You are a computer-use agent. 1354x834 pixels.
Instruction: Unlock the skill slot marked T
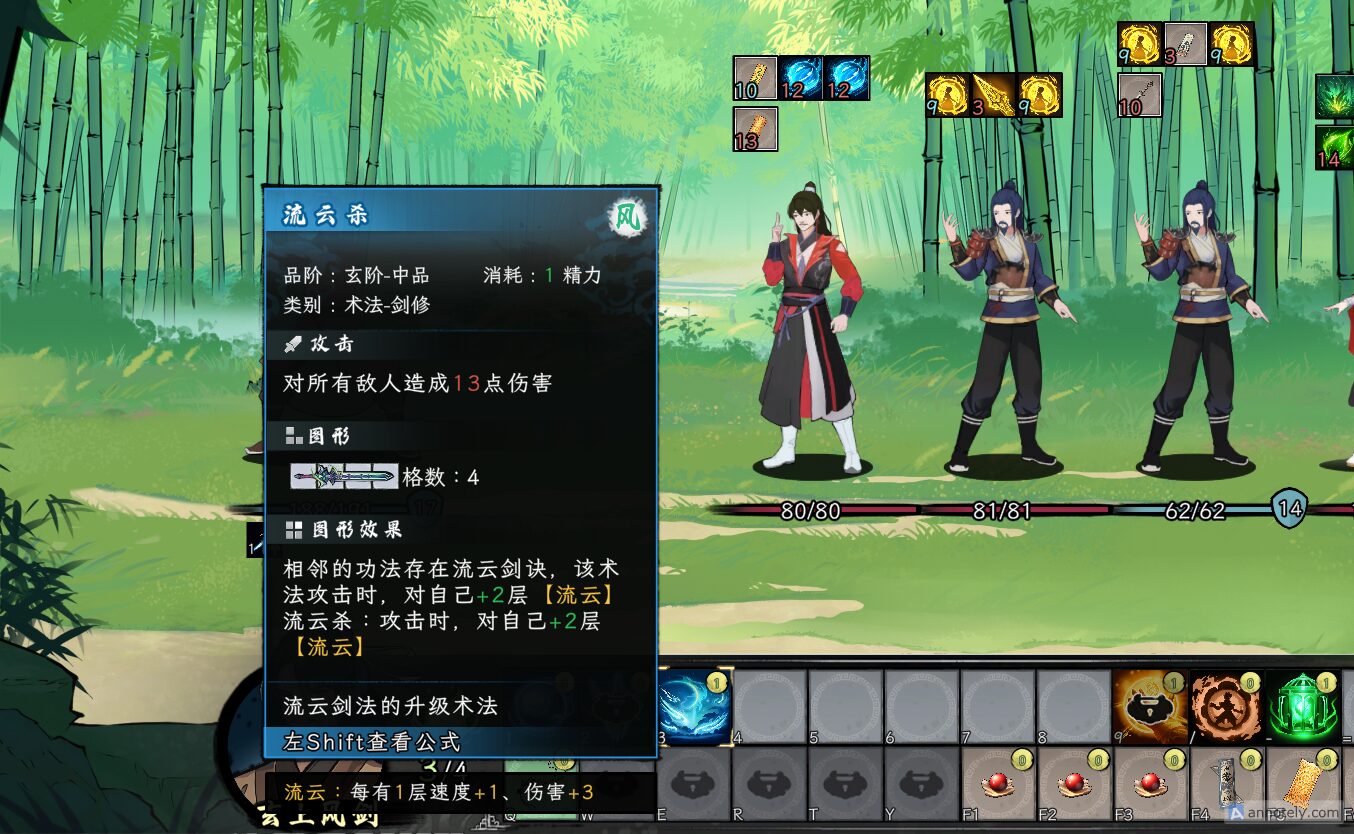(845, 781)
